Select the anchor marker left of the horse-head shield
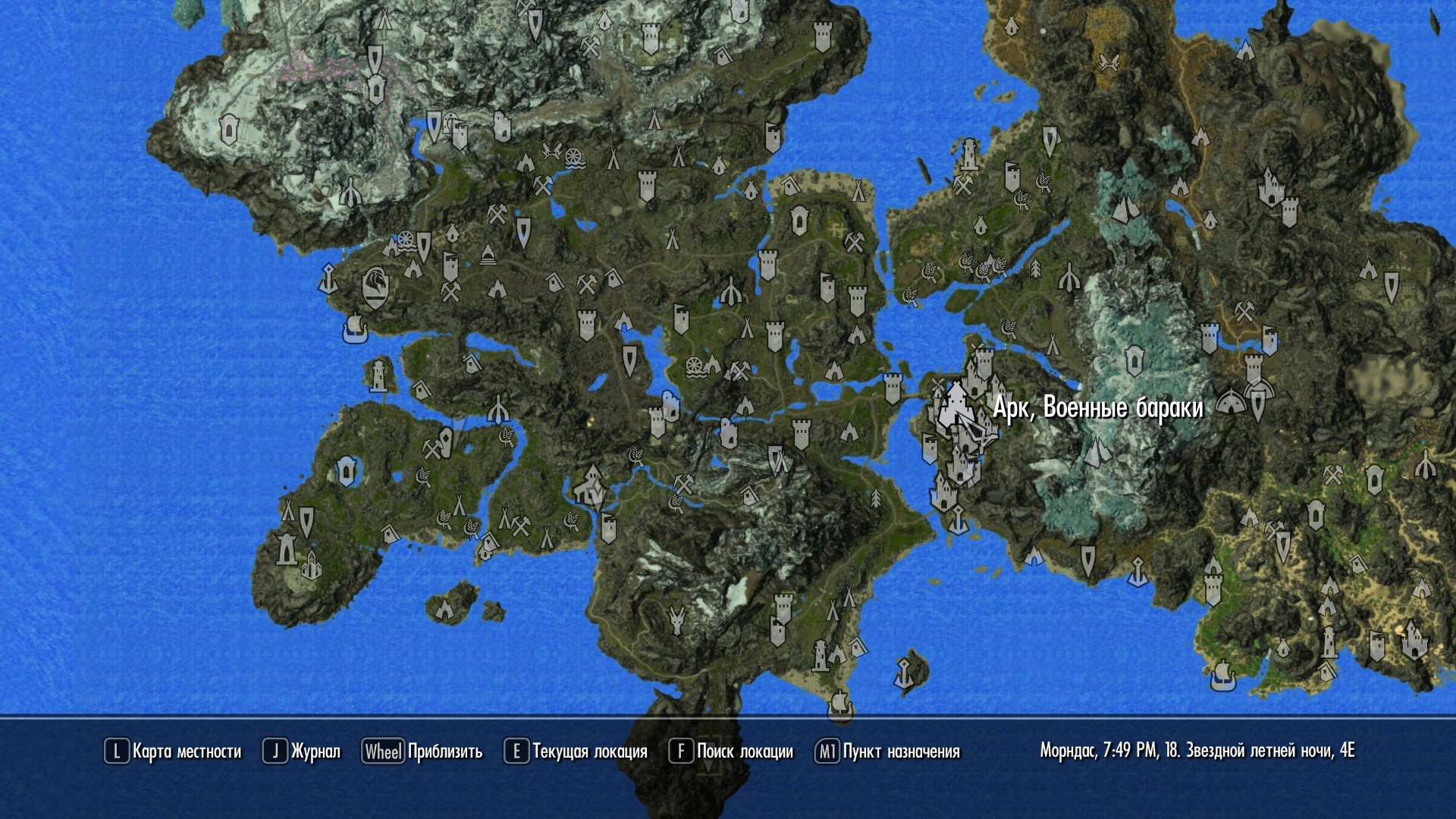Image resolution: width=1456 pixels, height=819 pixels. point(328,278)
